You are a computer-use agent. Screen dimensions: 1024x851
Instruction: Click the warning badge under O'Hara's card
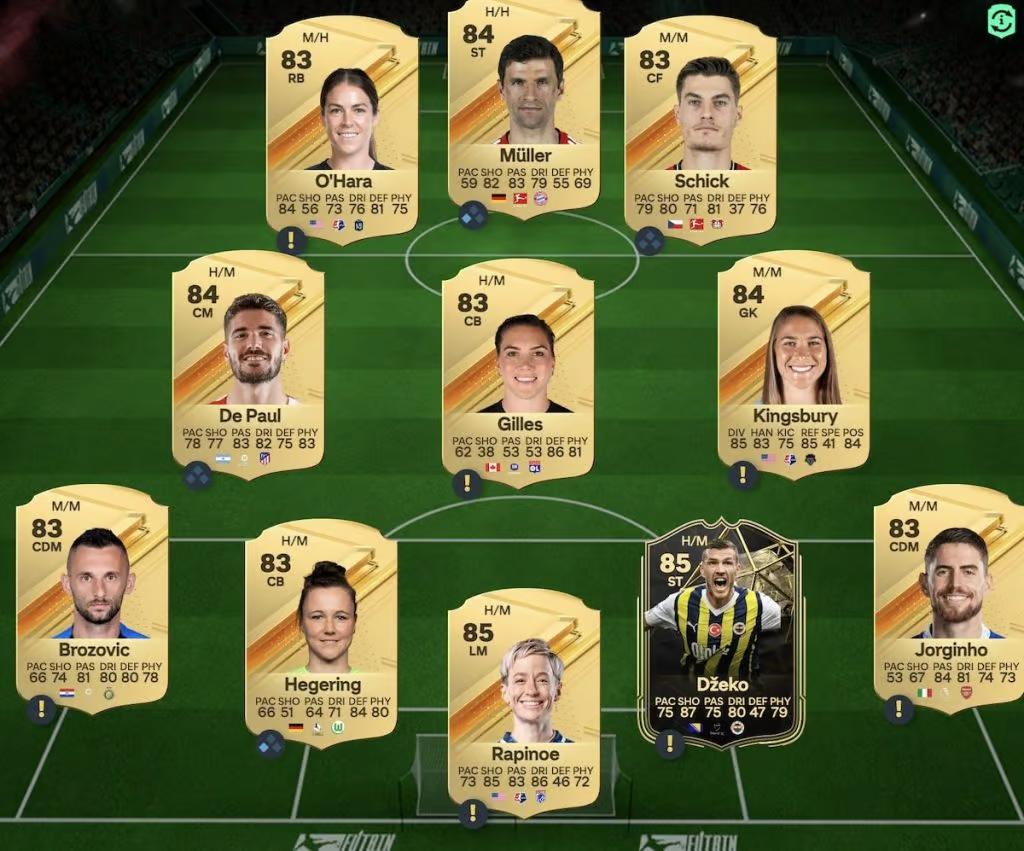click(x=291, y=240)
